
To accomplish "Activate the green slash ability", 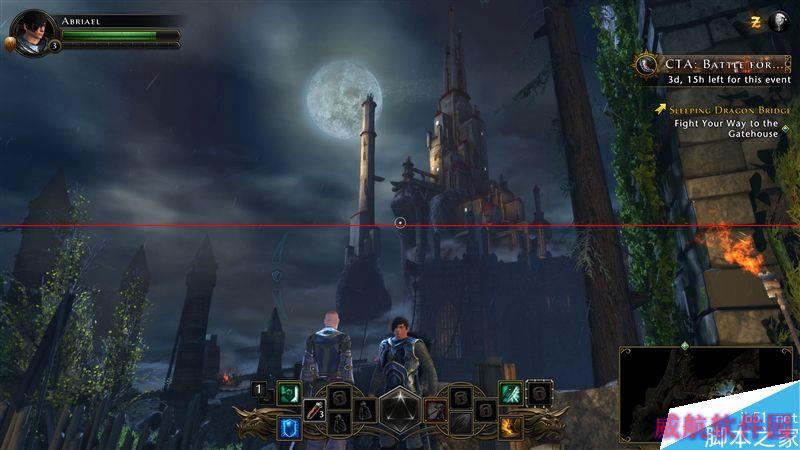I will pyautogui.click(x=511, y=393).
